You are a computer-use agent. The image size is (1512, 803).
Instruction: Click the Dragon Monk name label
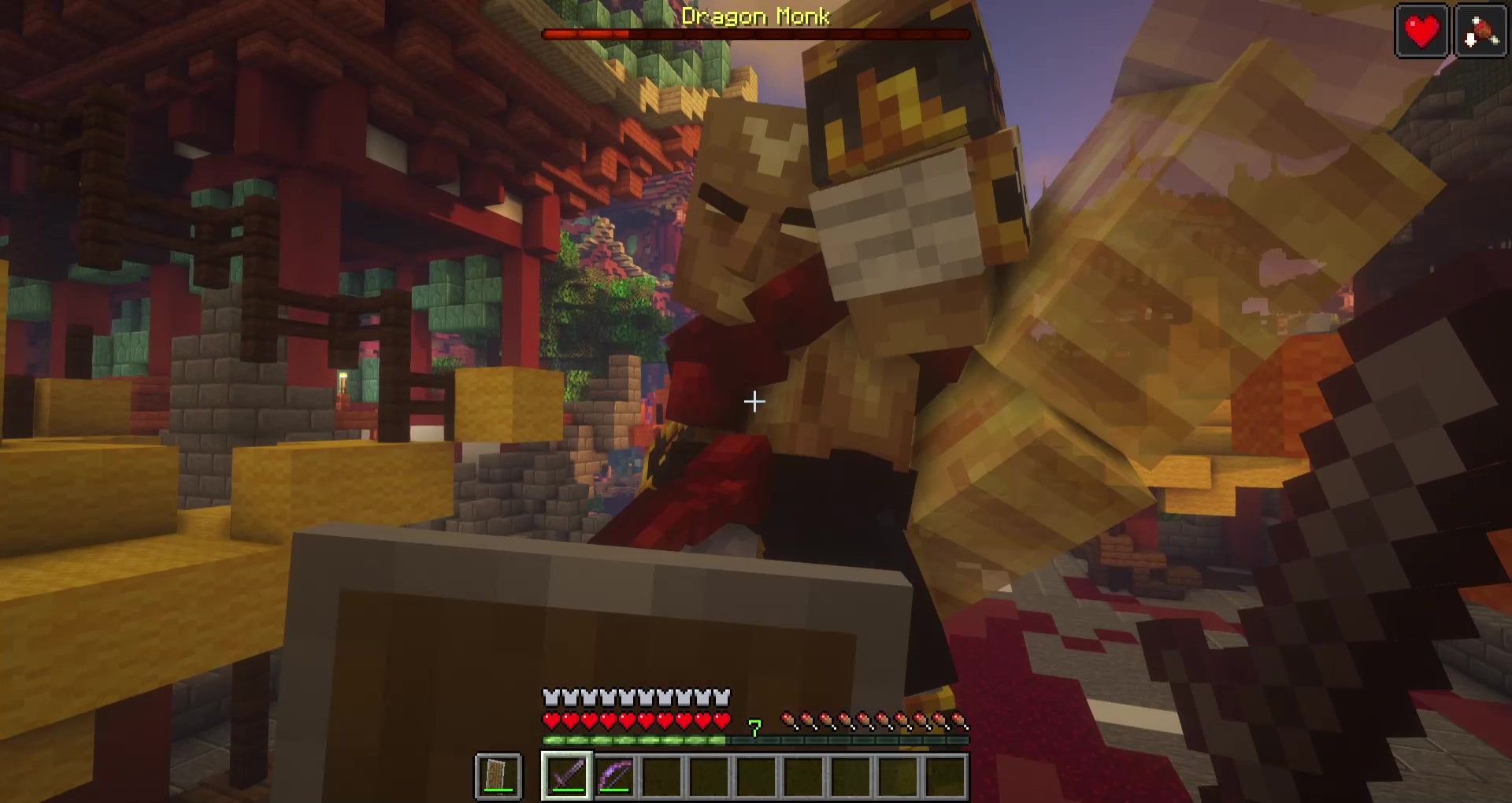754,14
